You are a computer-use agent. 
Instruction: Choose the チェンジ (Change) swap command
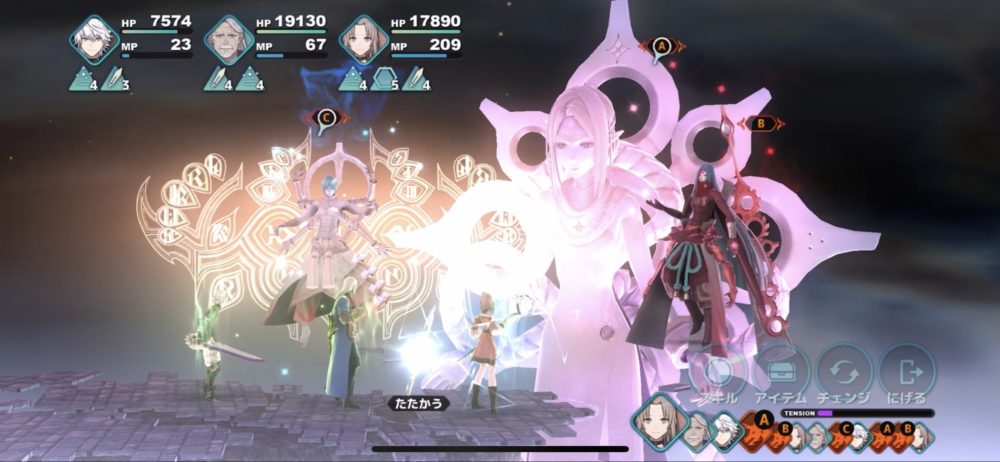pos(845,372)
